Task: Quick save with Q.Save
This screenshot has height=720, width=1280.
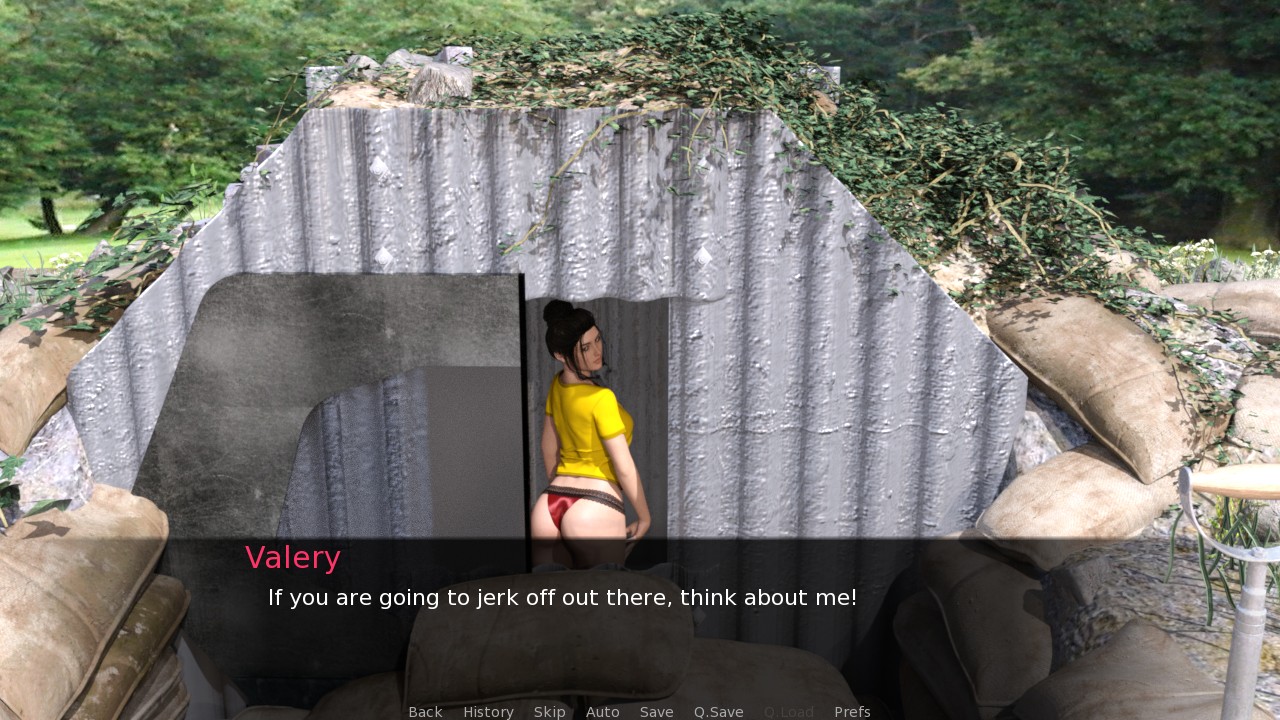Action: [718, 712]
